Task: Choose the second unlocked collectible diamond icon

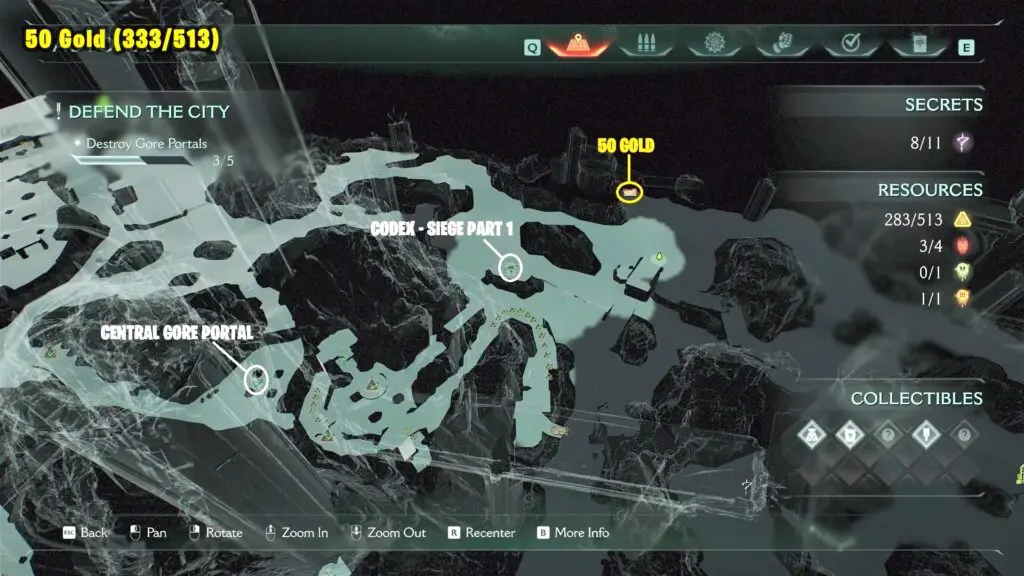Action: (849, 435)
